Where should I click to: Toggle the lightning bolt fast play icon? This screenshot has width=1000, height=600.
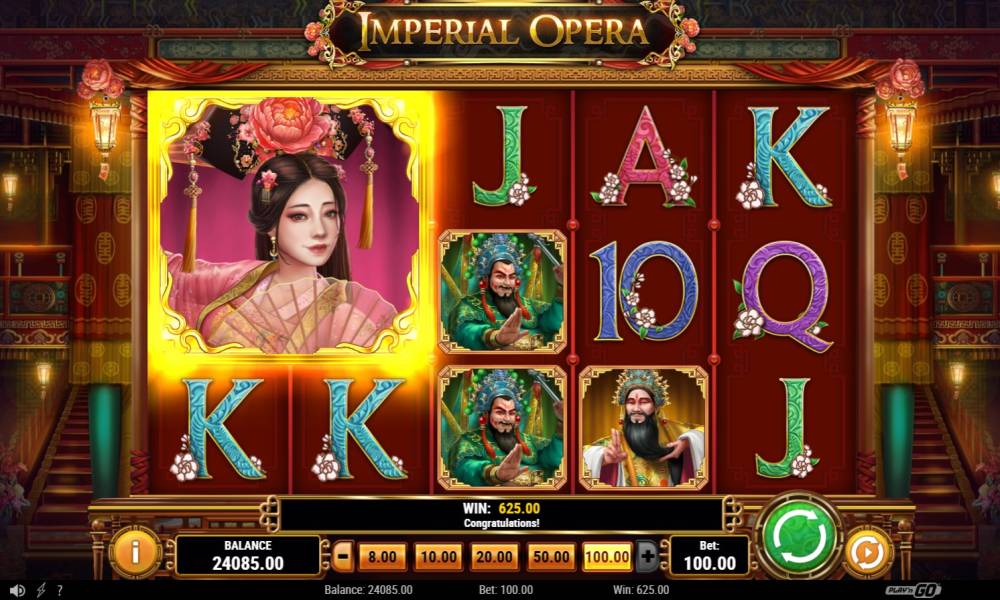point(41,590)
